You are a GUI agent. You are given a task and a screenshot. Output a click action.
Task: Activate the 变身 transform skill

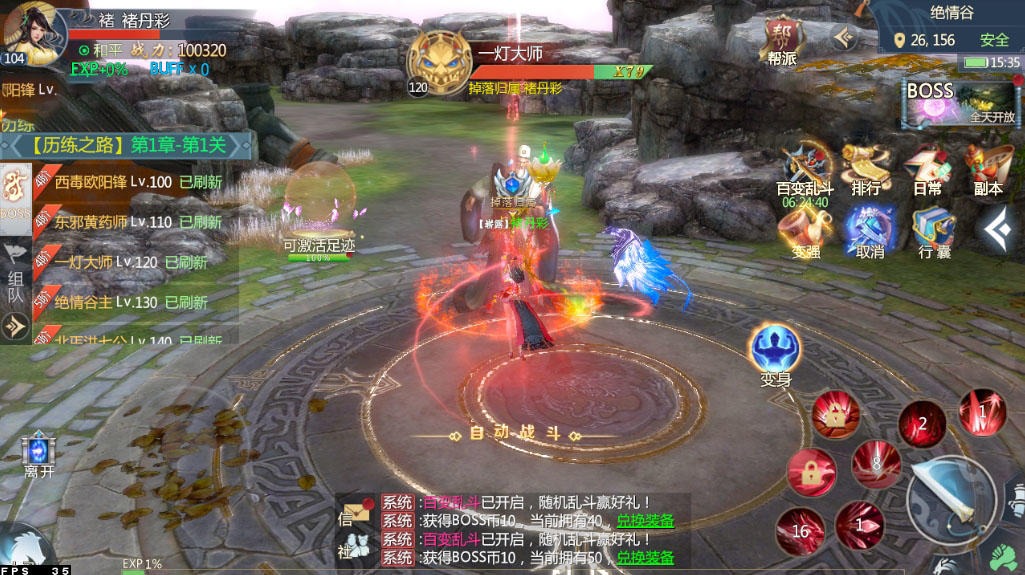[775, 351]
